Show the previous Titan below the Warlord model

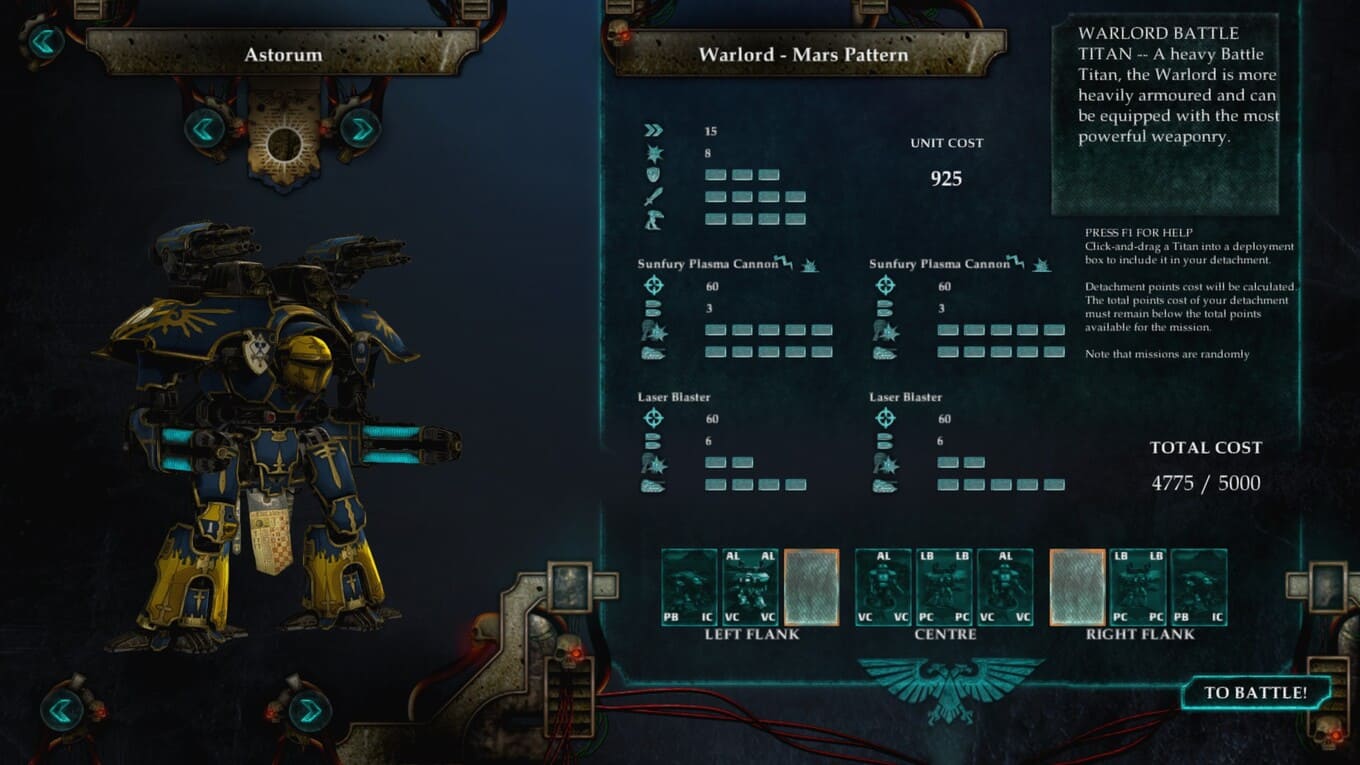pyautogui.click(x=62, y=710)
